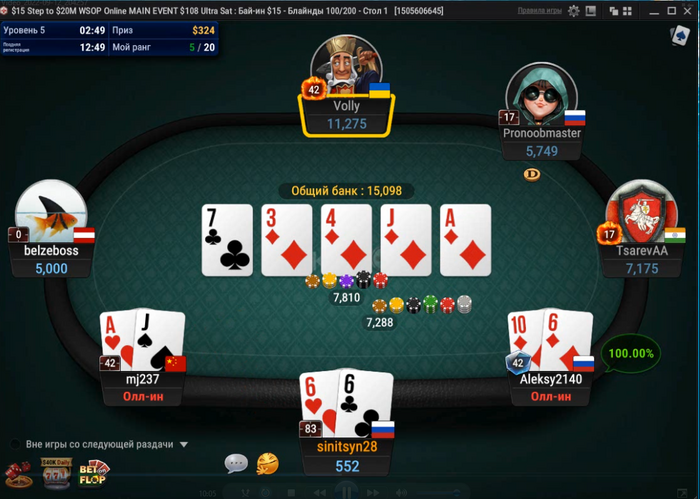Screen dimensions: 700x499
Task: Launch the Bet on Flop side game
Action: (x=94, y=472)
